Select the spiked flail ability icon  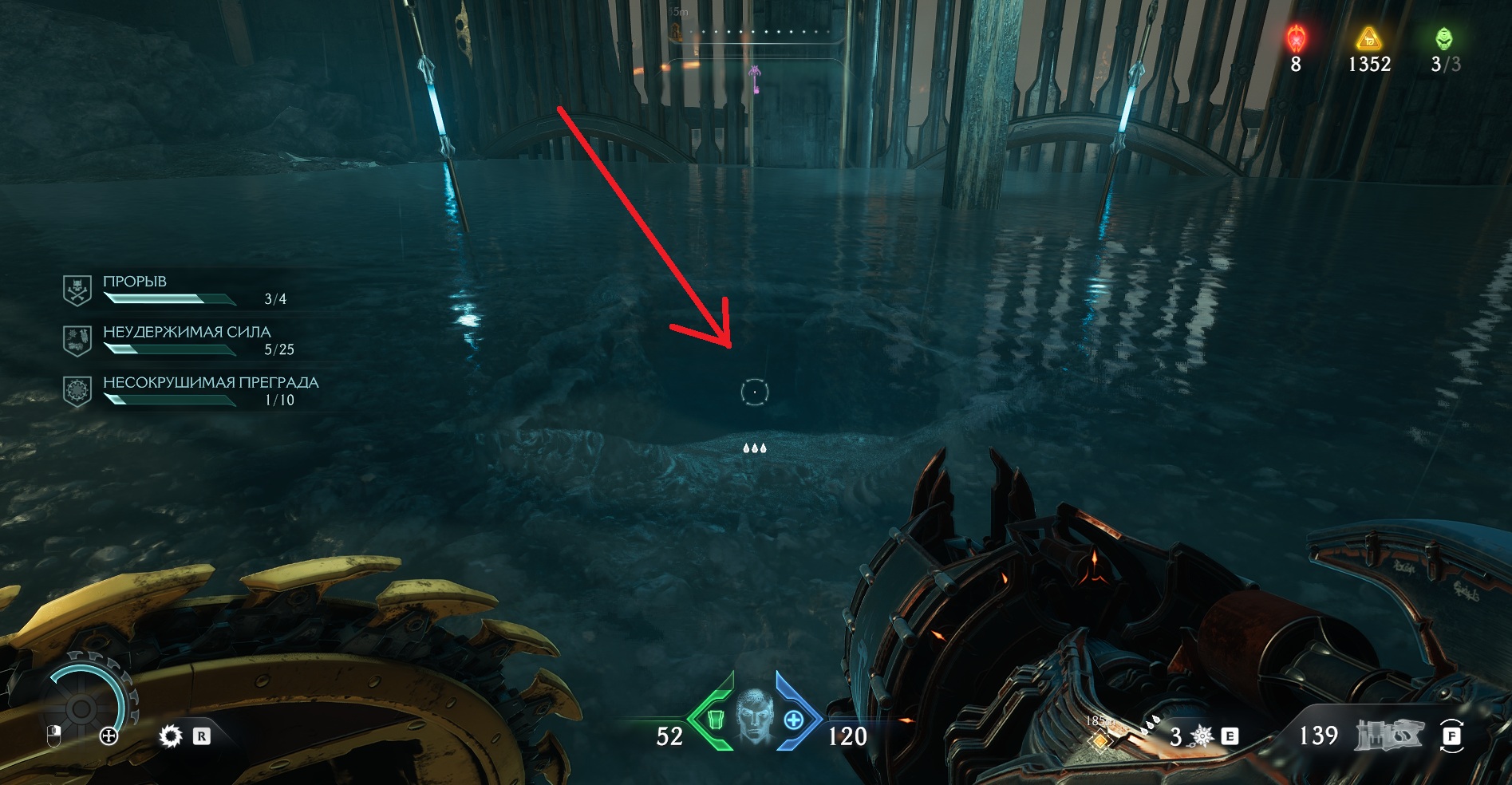point(1202,736)
